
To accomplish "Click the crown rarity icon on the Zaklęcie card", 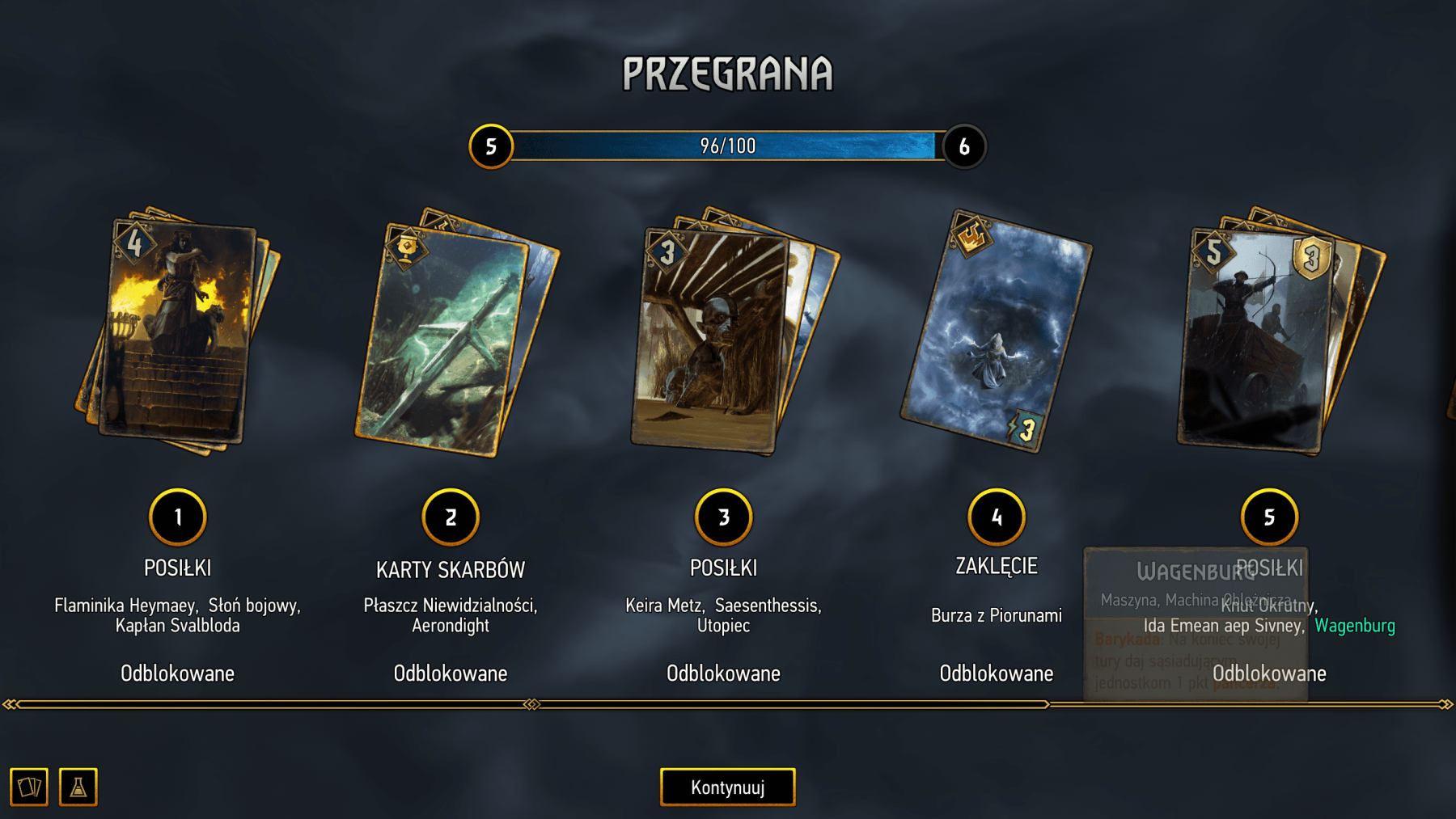I will (973, 239).
